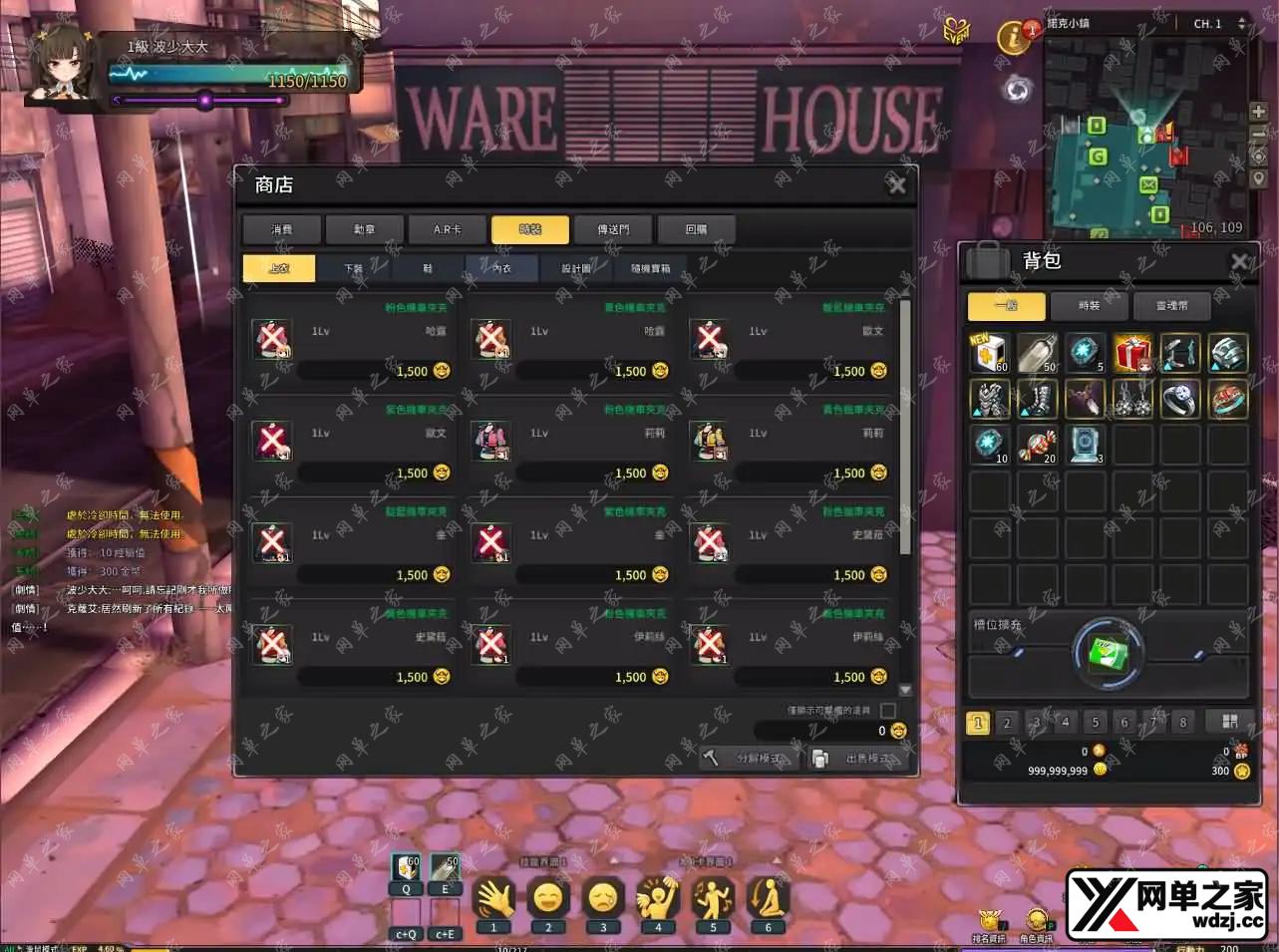Image resolution: width=1279 pixels, height=952 pixels.
Task: Open the 回購 buyback tab
Action: [x=696, y=229]
